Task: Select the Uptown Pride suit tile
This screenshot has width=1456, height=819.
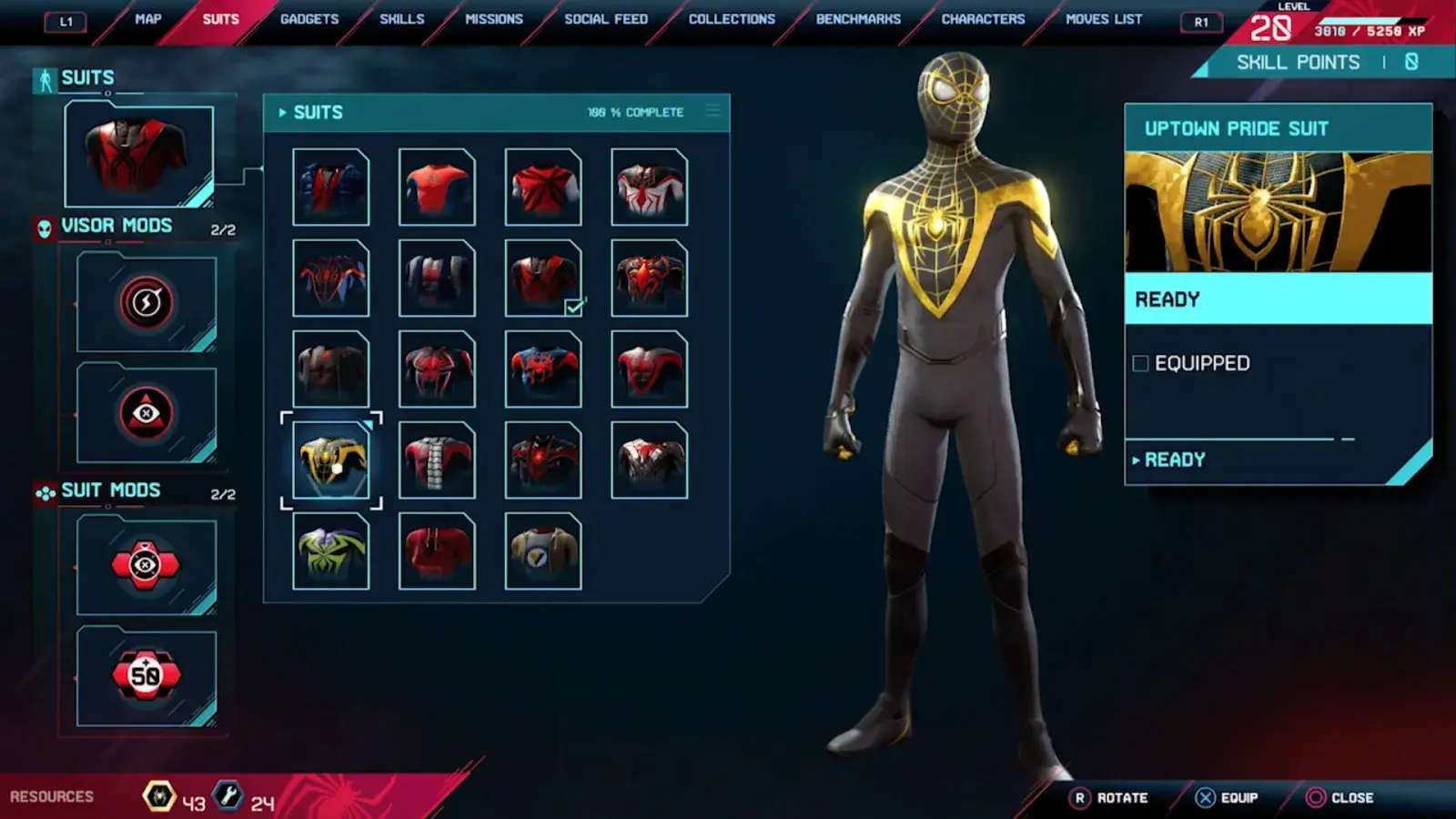Action: pyautogui.click(x=331, y=460)
